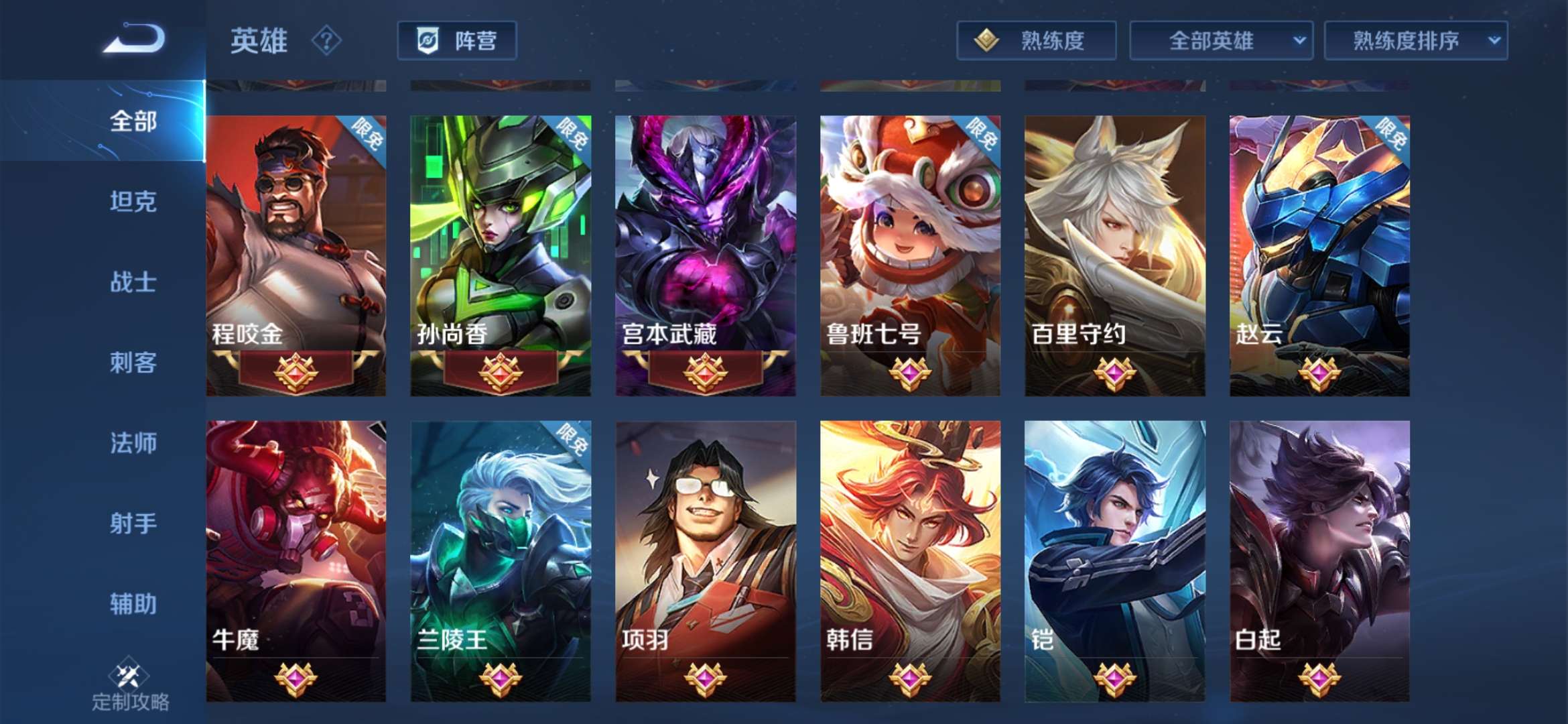Toggle the 熟练度 display button
Screen dimensions: 1568x724
pyautogui.click(x=1035, y=40)
